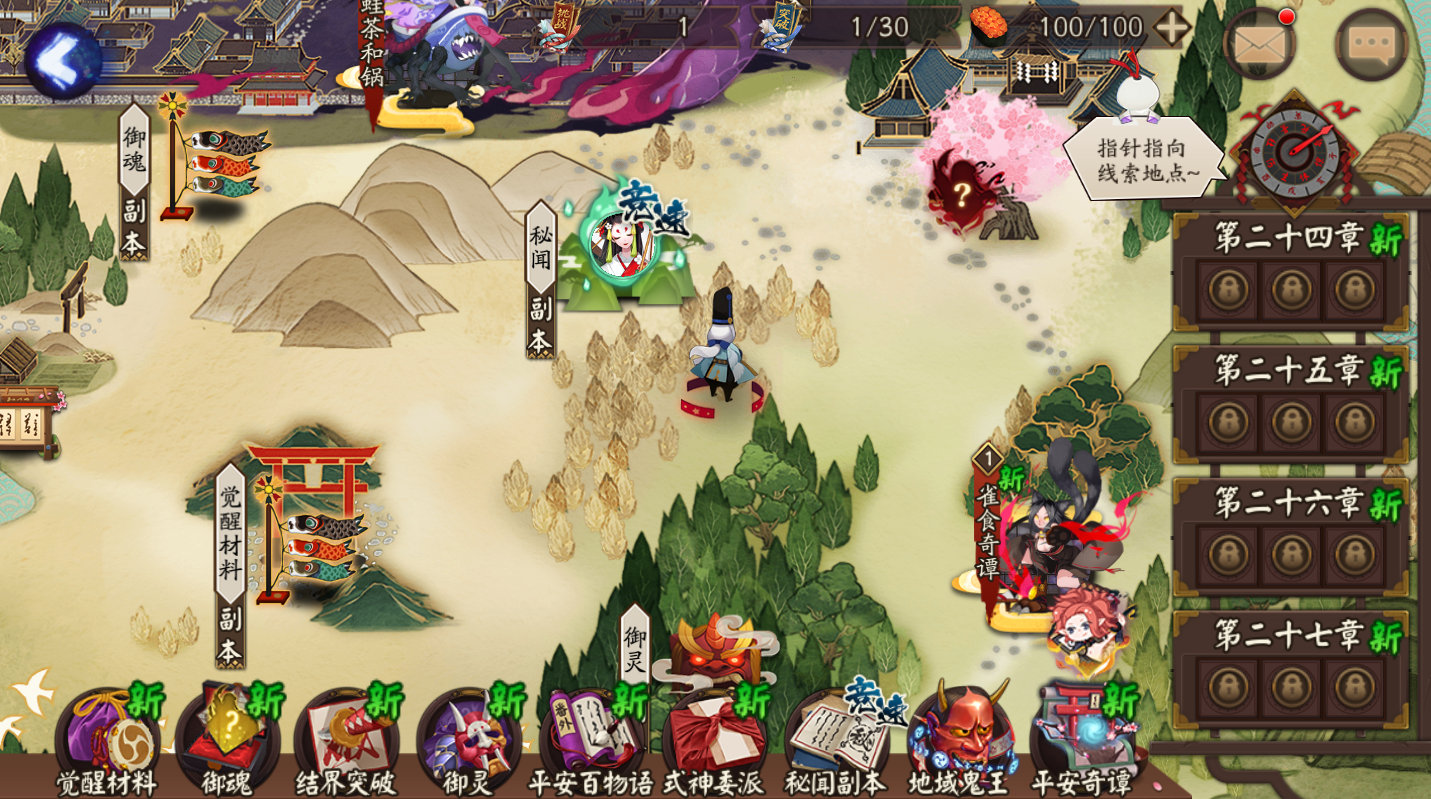Go back with the blue arrow button
The image size is (1431, 799).
(x=63, y=60)
